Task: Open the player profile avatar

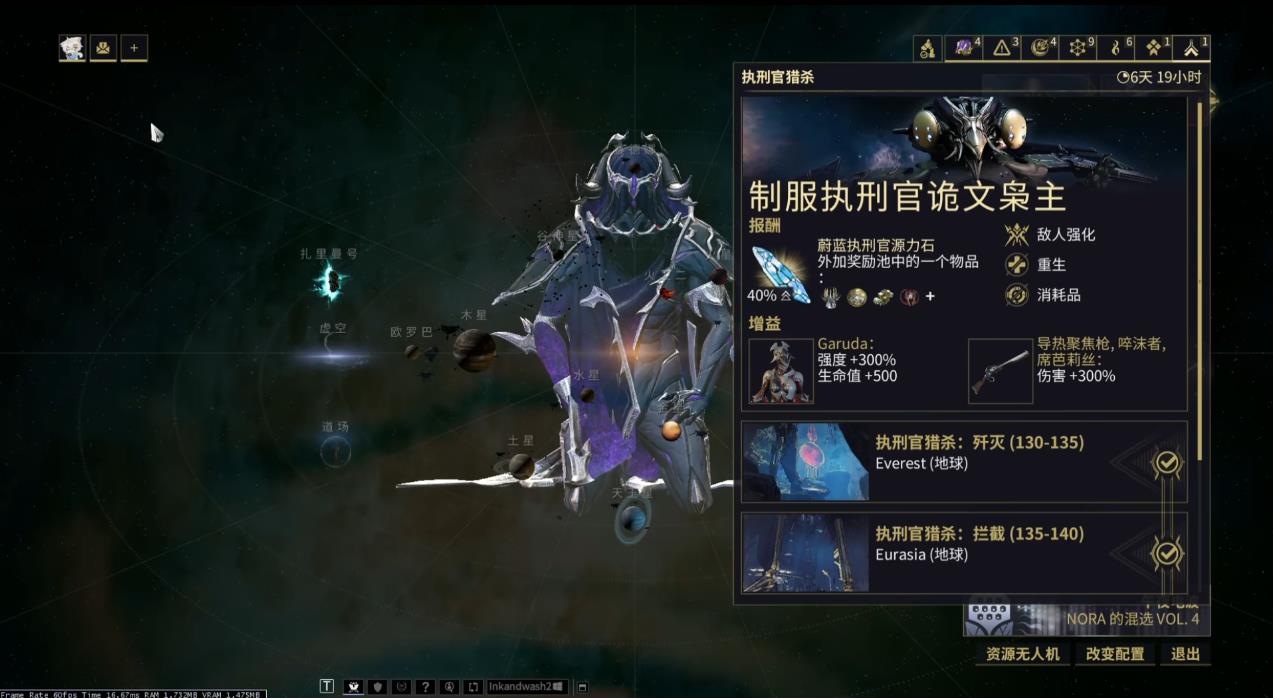Action: (72, 47)
